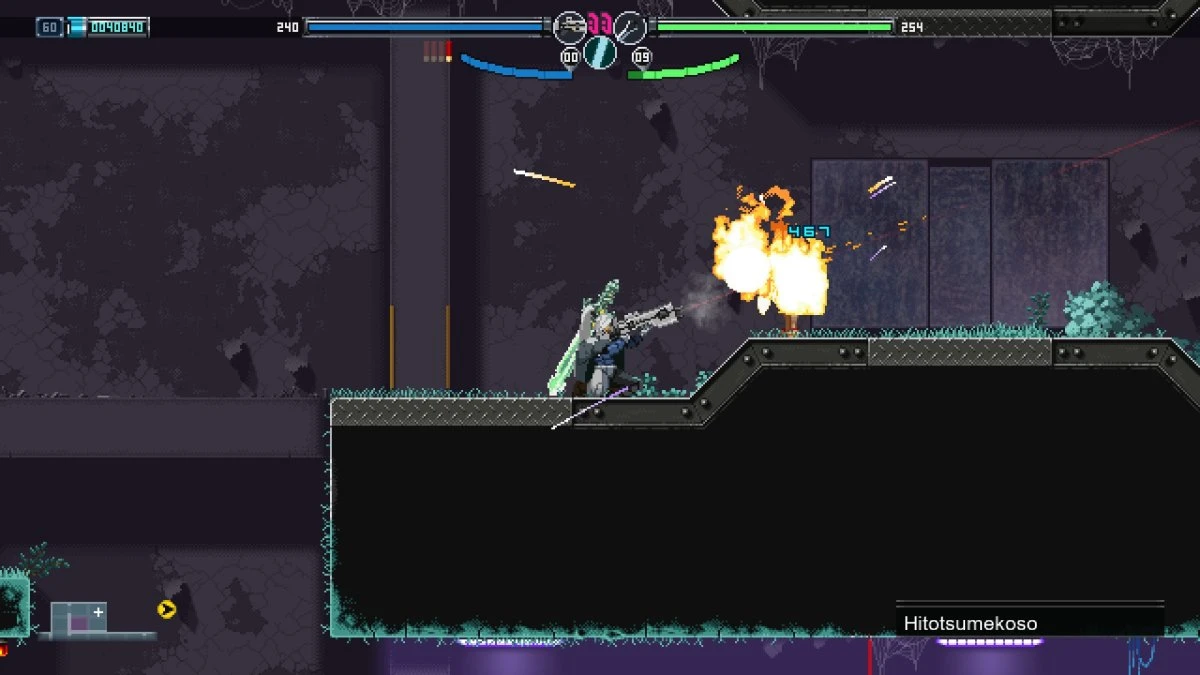Open the minimap in the corner
Viewport: 1200px width, 675px height.
pyautogui.click(x=79, y=619)
